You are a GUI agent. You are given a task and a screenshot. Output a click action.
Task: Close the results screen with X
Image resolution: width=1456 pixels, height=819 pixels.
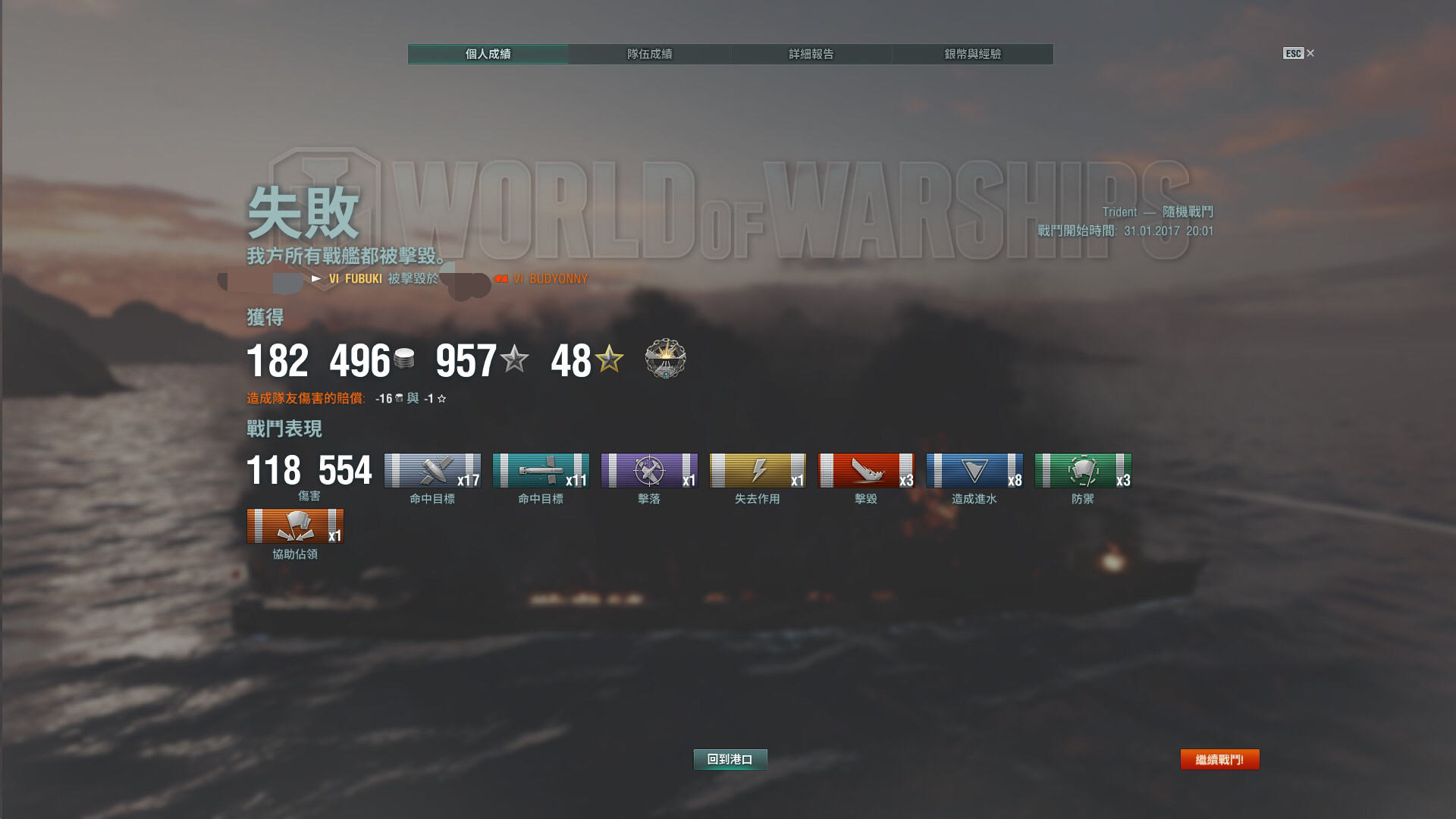click(x=1310, y=53)
